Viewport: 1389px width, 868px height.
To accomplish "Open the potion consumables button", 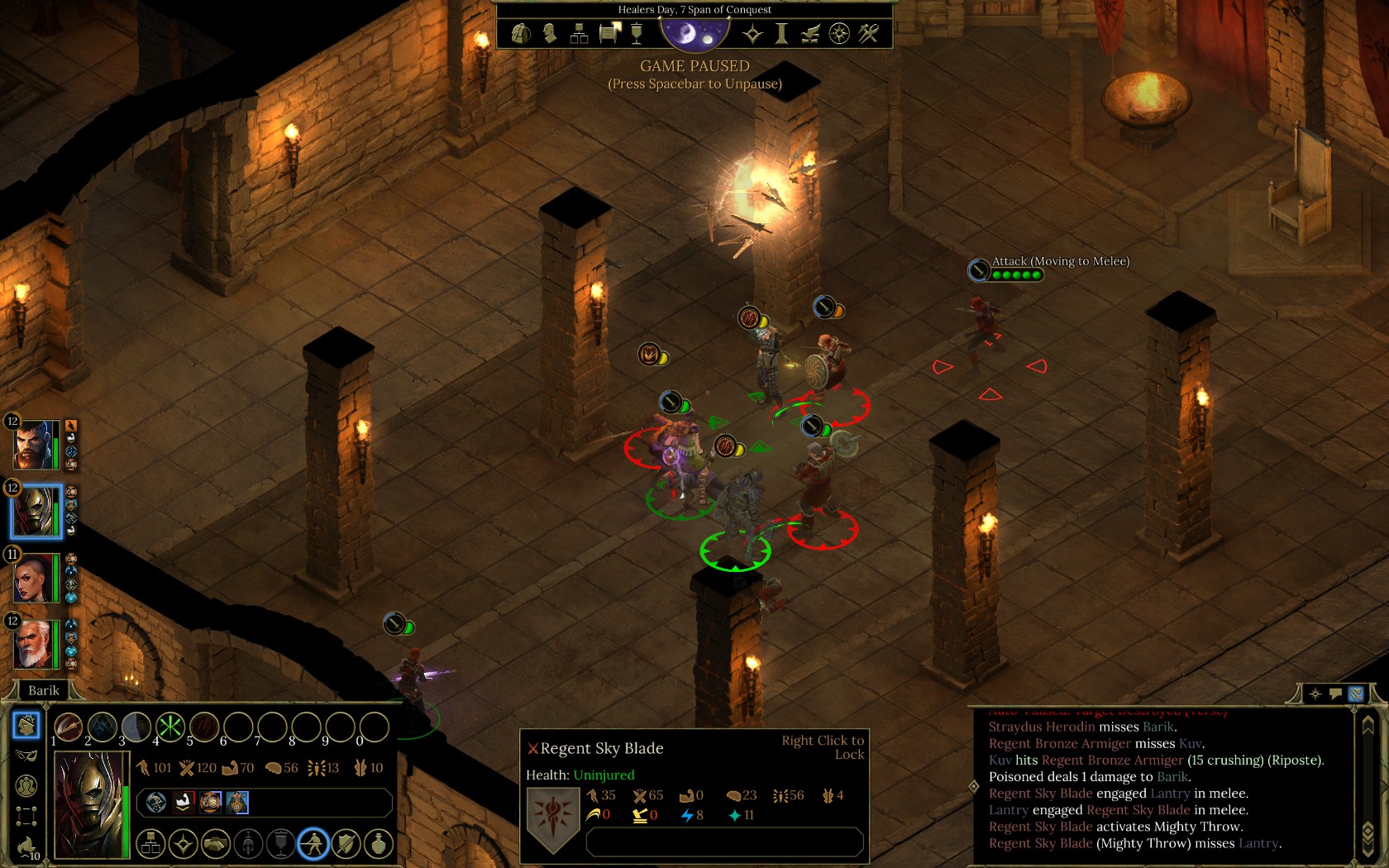I will pos(379,844).
